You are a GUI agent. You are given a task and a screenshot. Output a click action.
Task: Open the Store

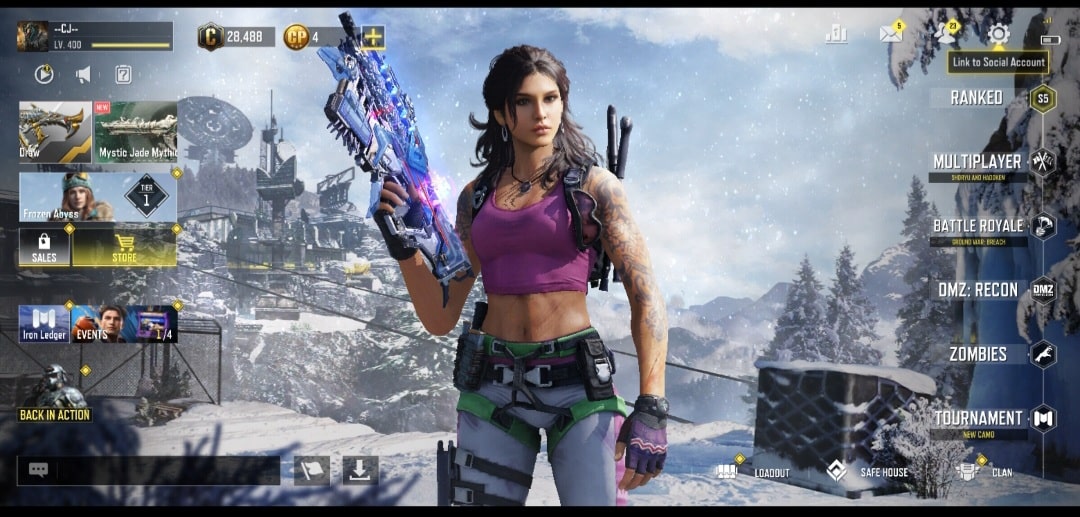point(124,247)
